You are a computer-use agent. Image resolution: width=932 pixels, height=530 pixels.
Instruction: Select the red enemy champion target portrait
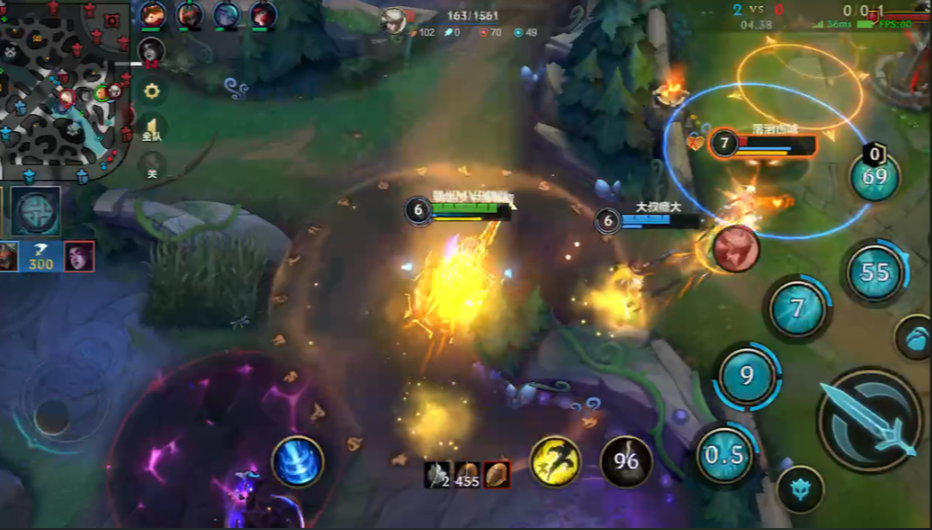pos(736,248)
